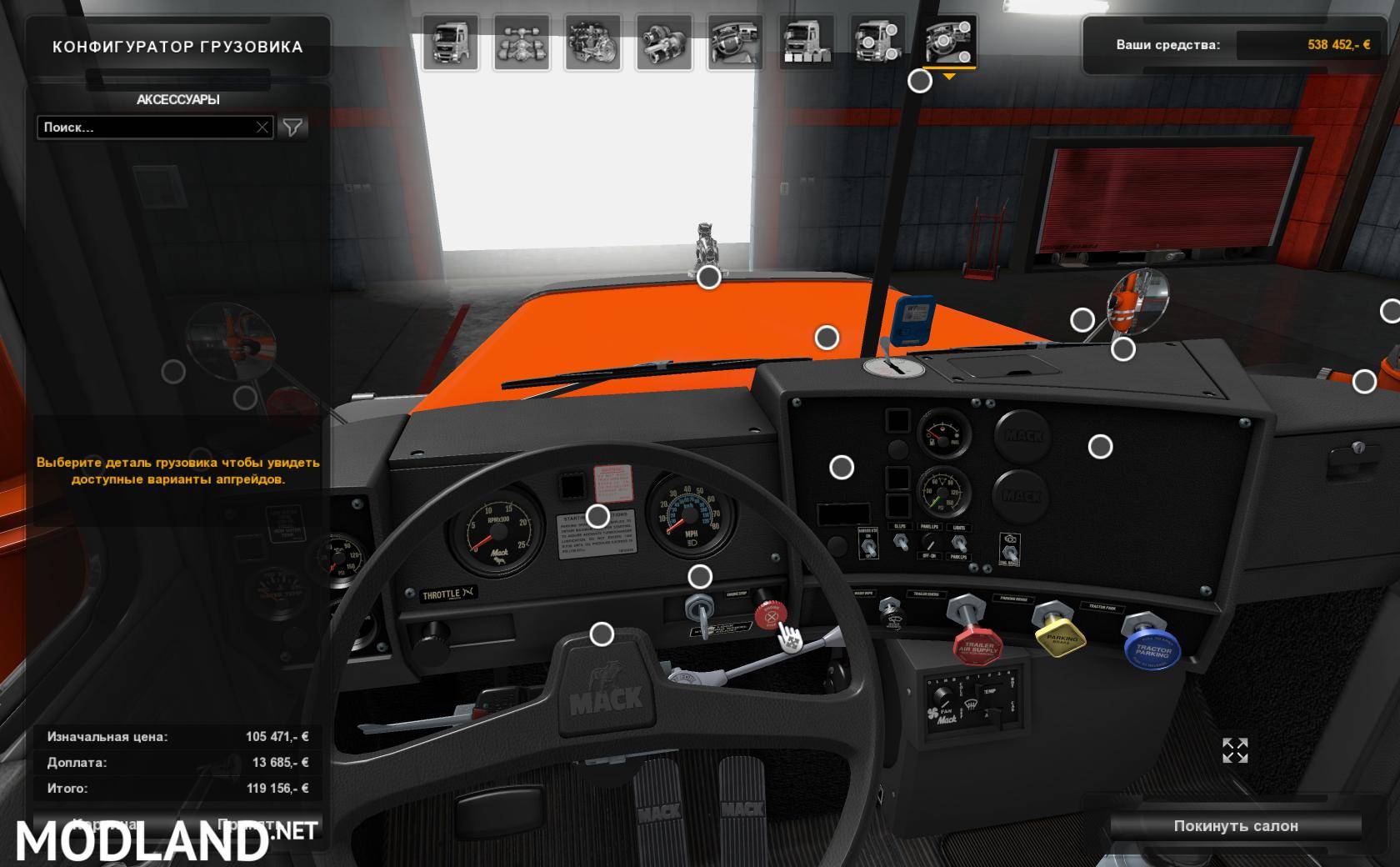Click the accessory search field

pos(146,128)
